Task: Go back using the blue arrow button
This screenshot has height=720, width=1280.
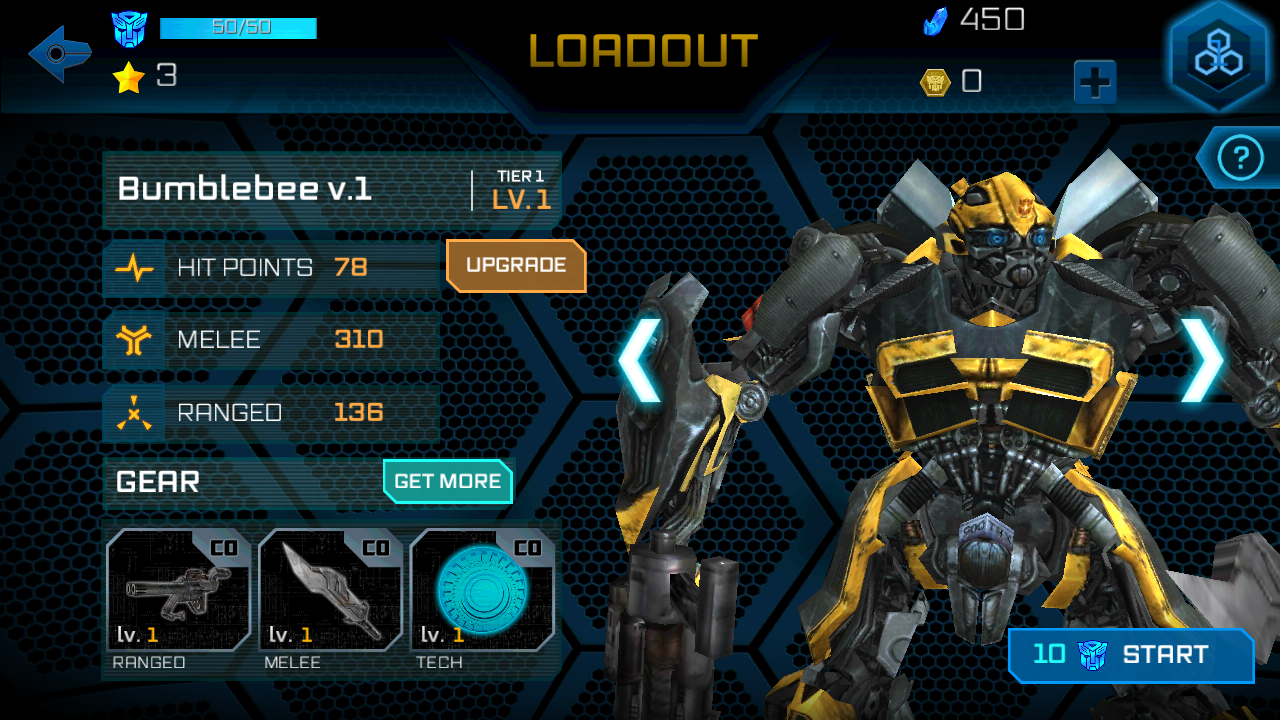Action: point(59,54)
